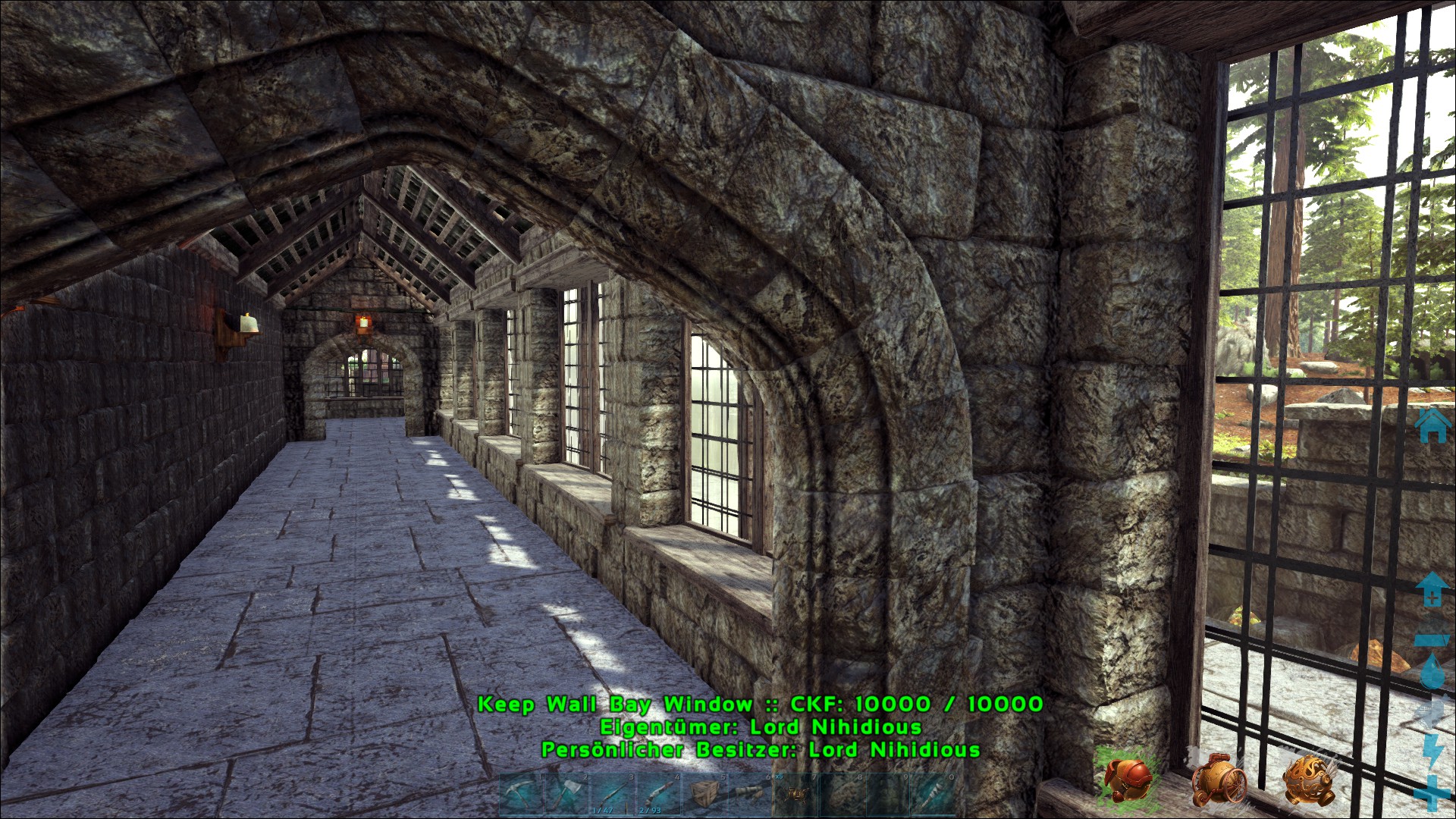The height and width of the screenshot is (819, 1456).
Task: Pick the spyglass in hotbar slot 6
Action: pyautogui.click(x=750, y=795)
